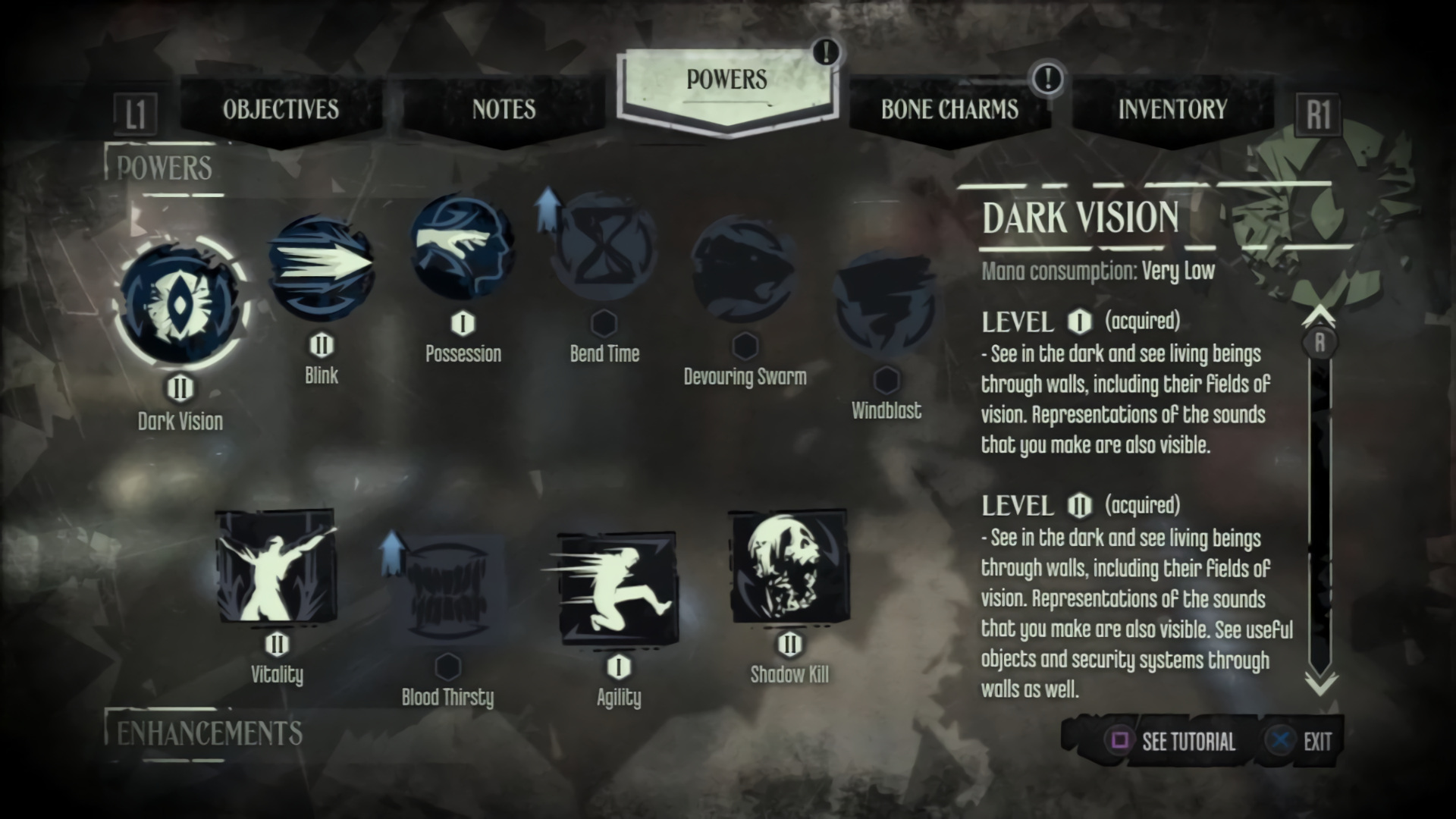Image resolution: width=1456 pixels, height=819 pixels.
Task: Choose the Blink power icon
Action: coord(322,265)
